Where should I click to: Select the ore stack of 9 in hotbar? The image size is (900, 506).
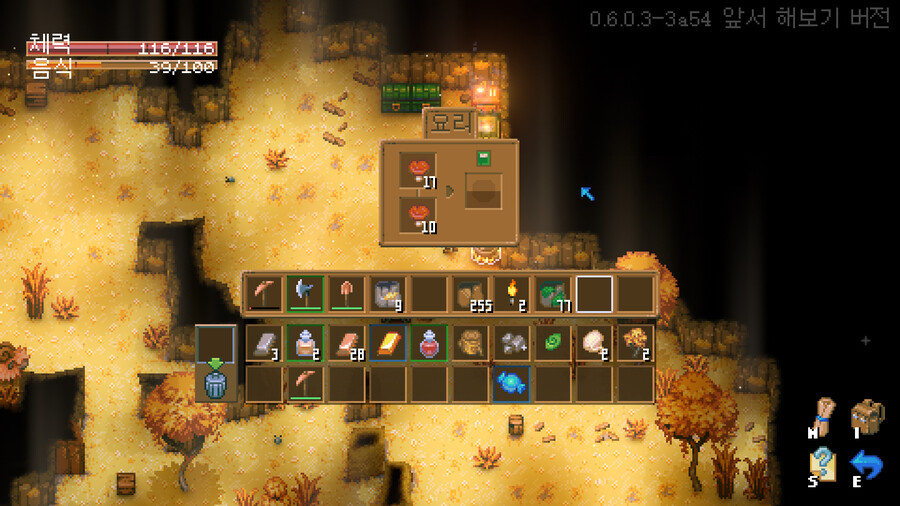(387, 293)
